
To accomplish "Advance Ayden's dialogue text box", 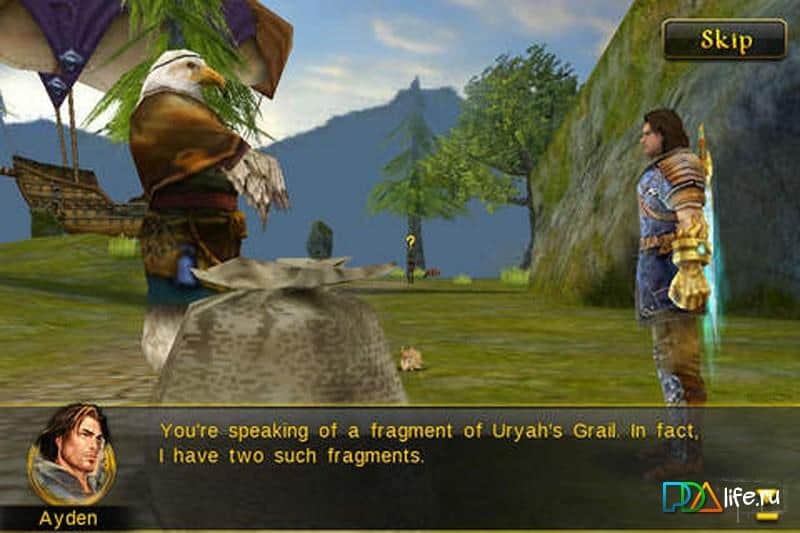I will [430, 445].
